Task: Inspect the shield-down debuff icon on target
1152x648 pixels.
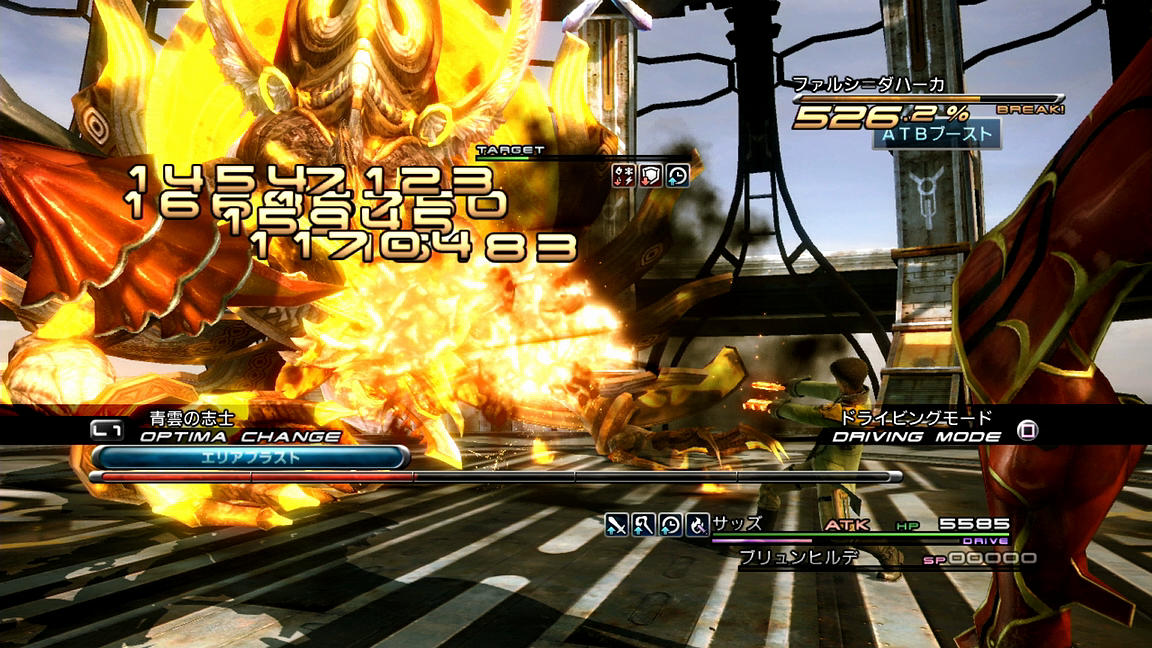Action: [651, 176]
